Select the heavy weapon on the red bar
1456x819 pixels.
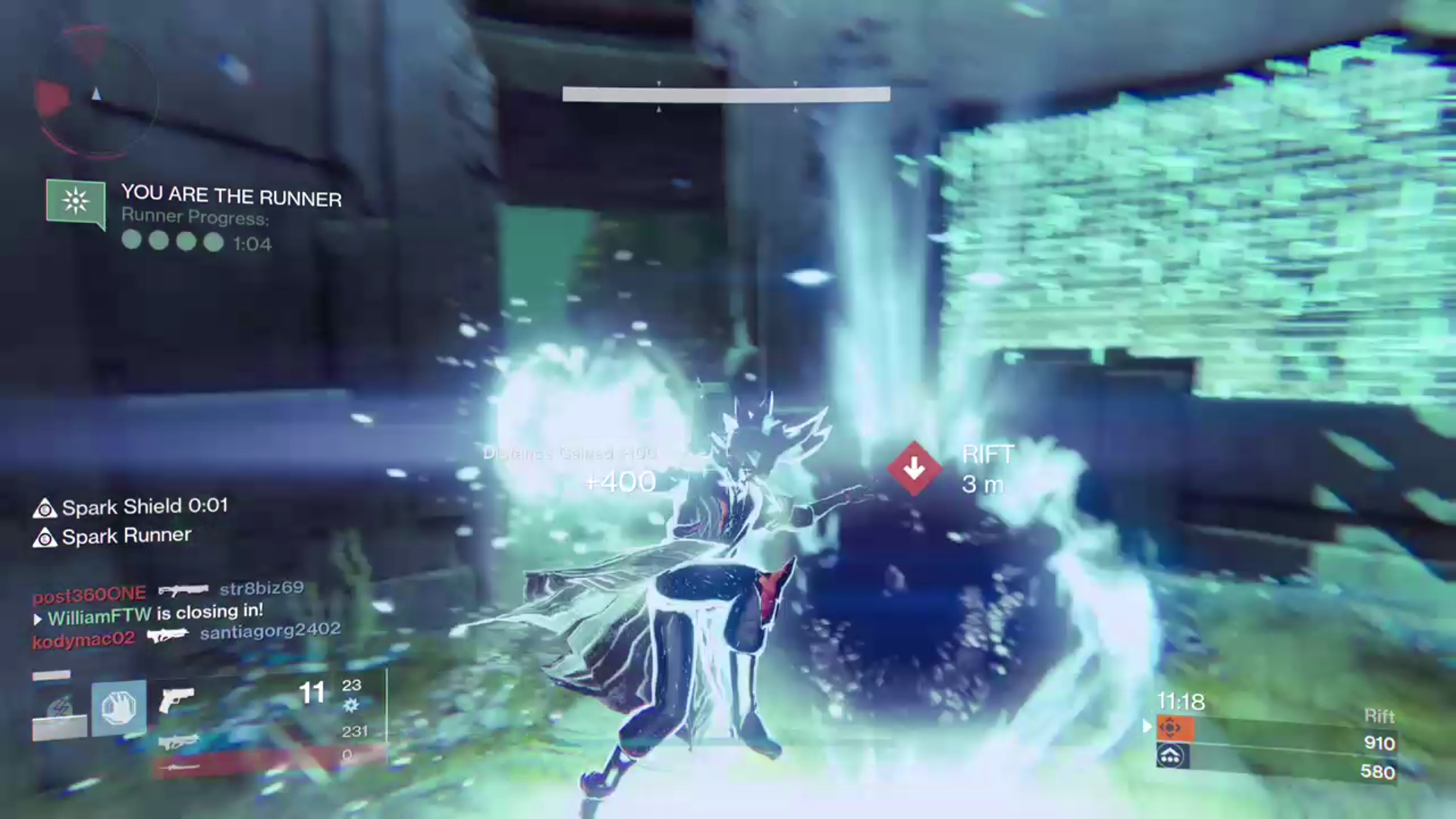click(182, 767)
